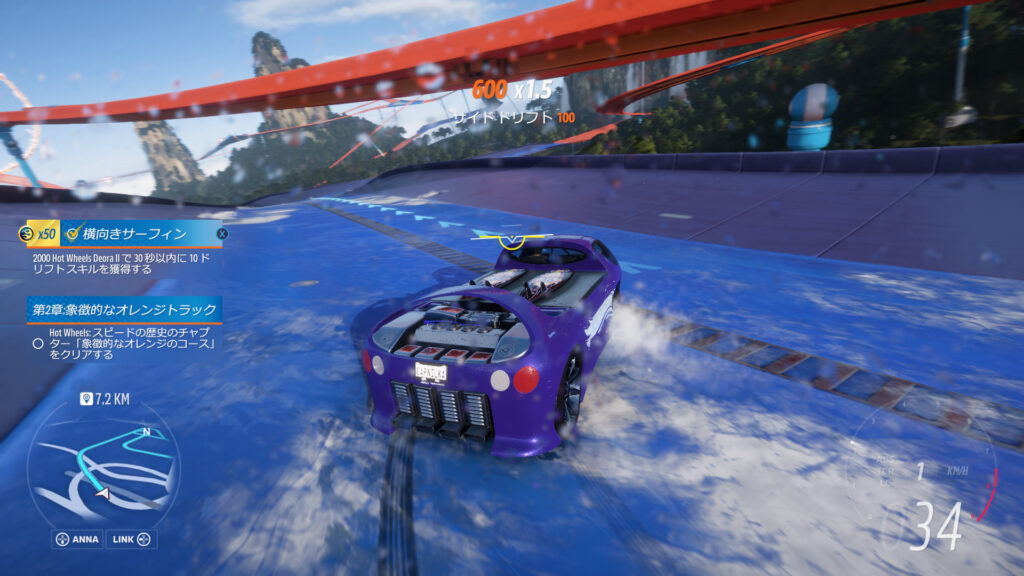Click the waypoint pin icon above minimap

pyautogui.click(x=87, y=399)
